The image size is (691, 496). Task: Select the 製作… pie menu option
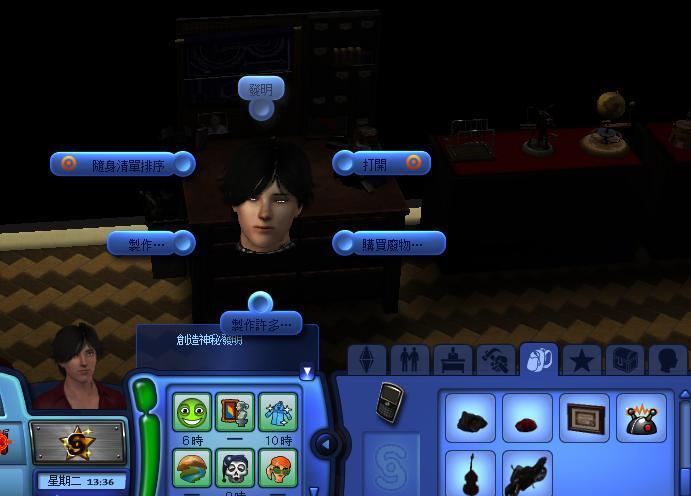coord(150,242)
